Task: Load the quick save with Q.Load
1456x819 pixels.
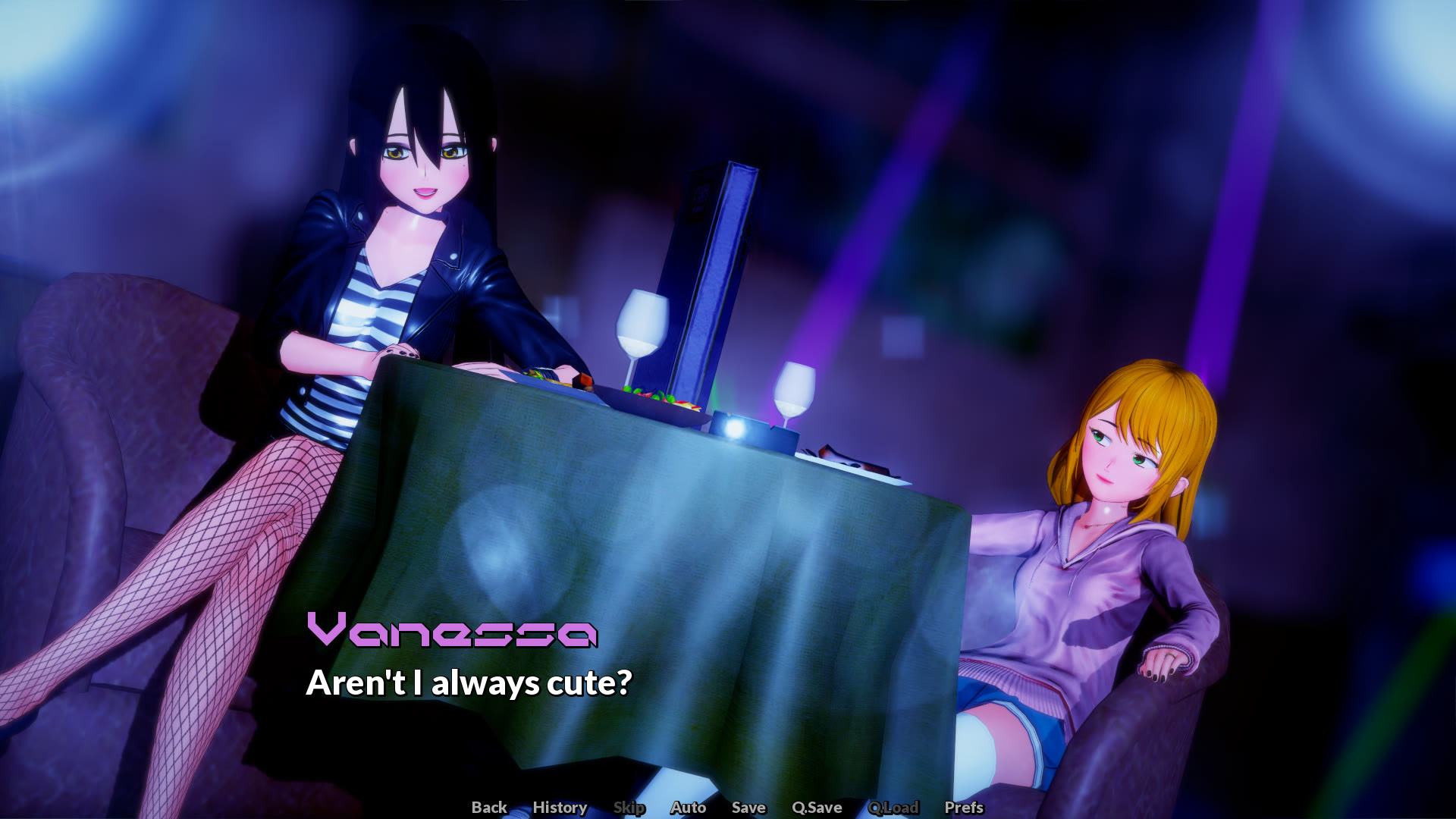Action: tap(895, 808)
